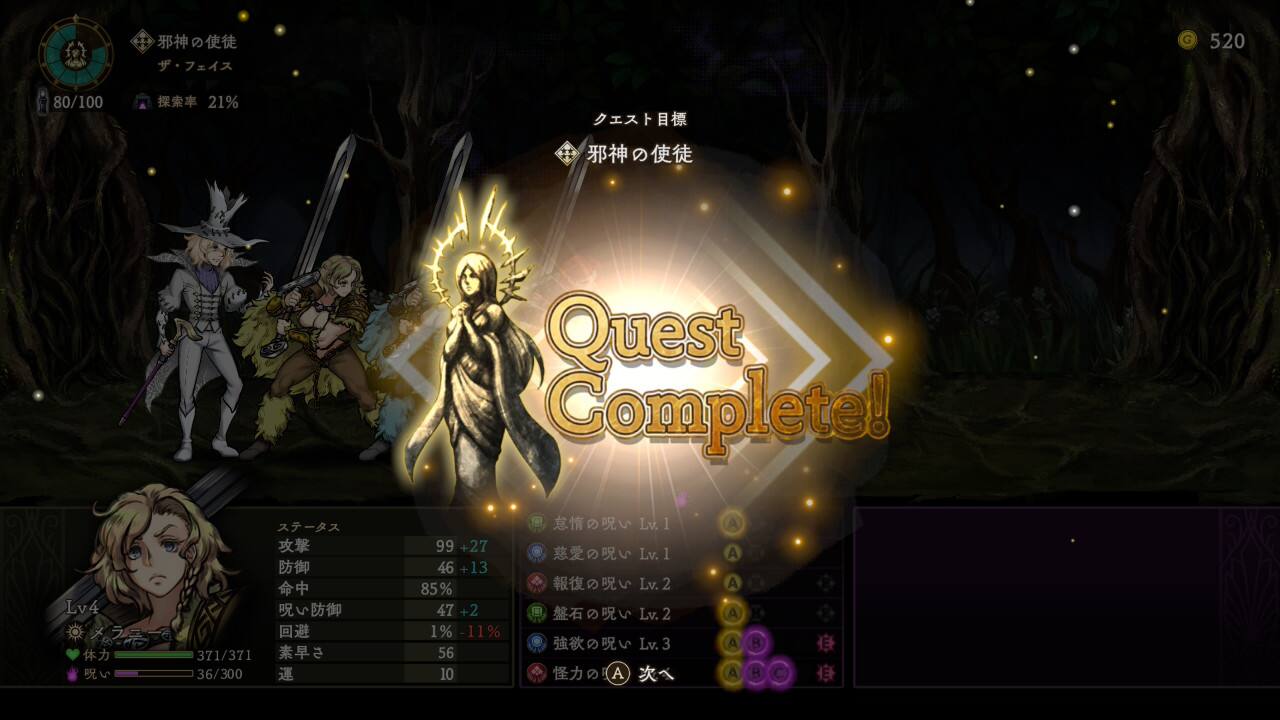The width and height of the screenshot is (1280, 720).
Task: Continue with the 次へ prompt
Action: click(x=642, y=674)
